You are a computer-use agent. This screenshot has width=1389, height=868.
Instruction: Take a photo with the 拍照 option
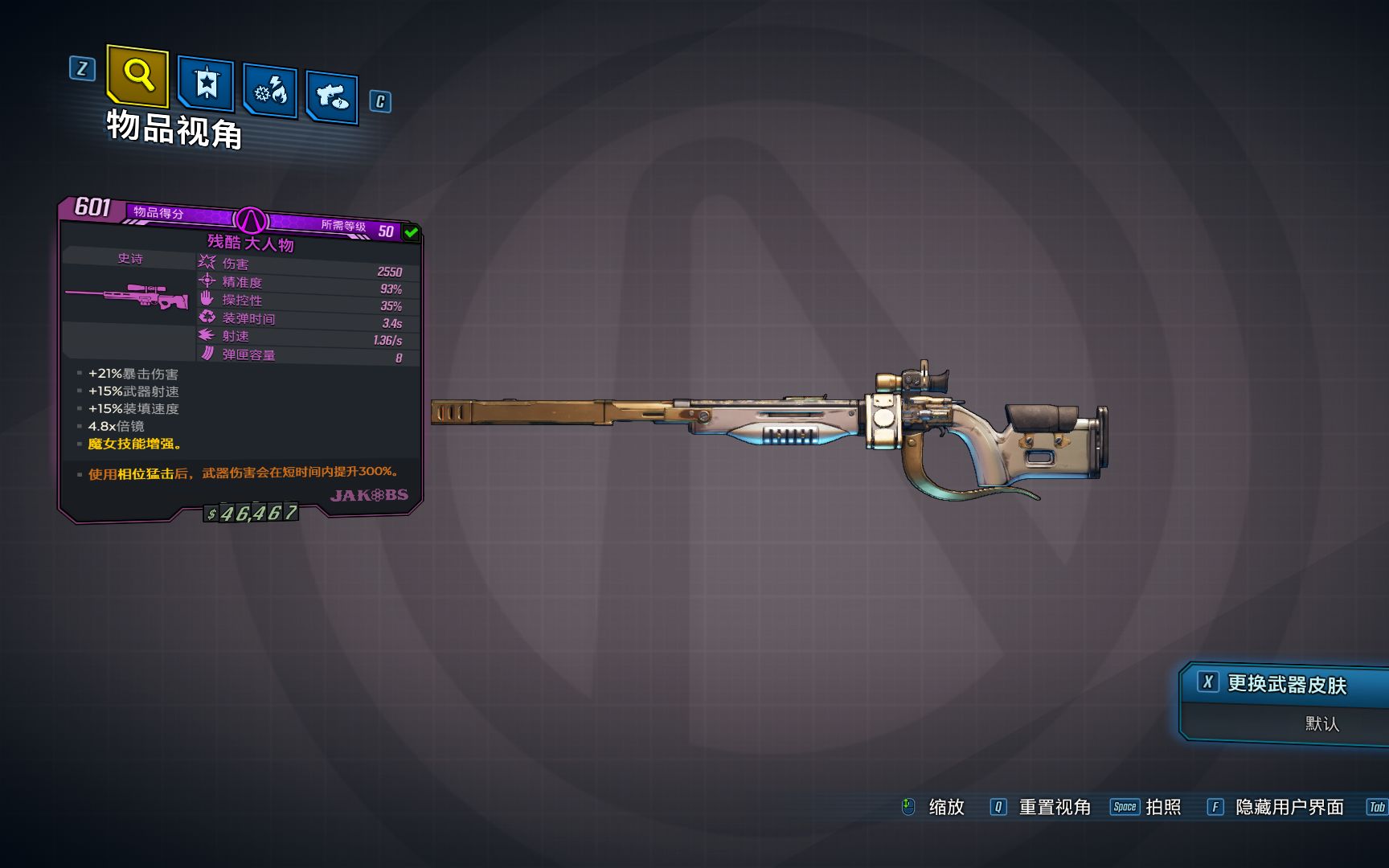pos(1162,807)
